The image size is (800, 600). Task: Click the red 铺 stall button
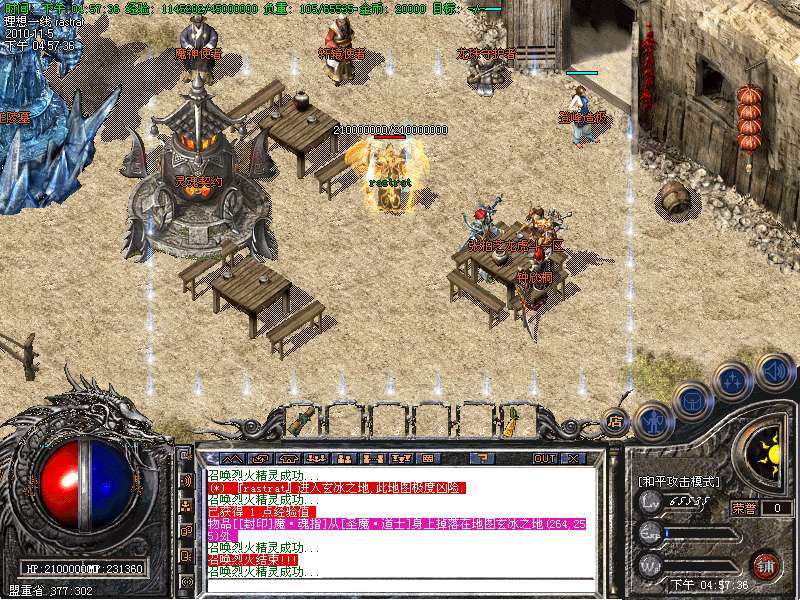pyautogui.click(x=766, y=564)
